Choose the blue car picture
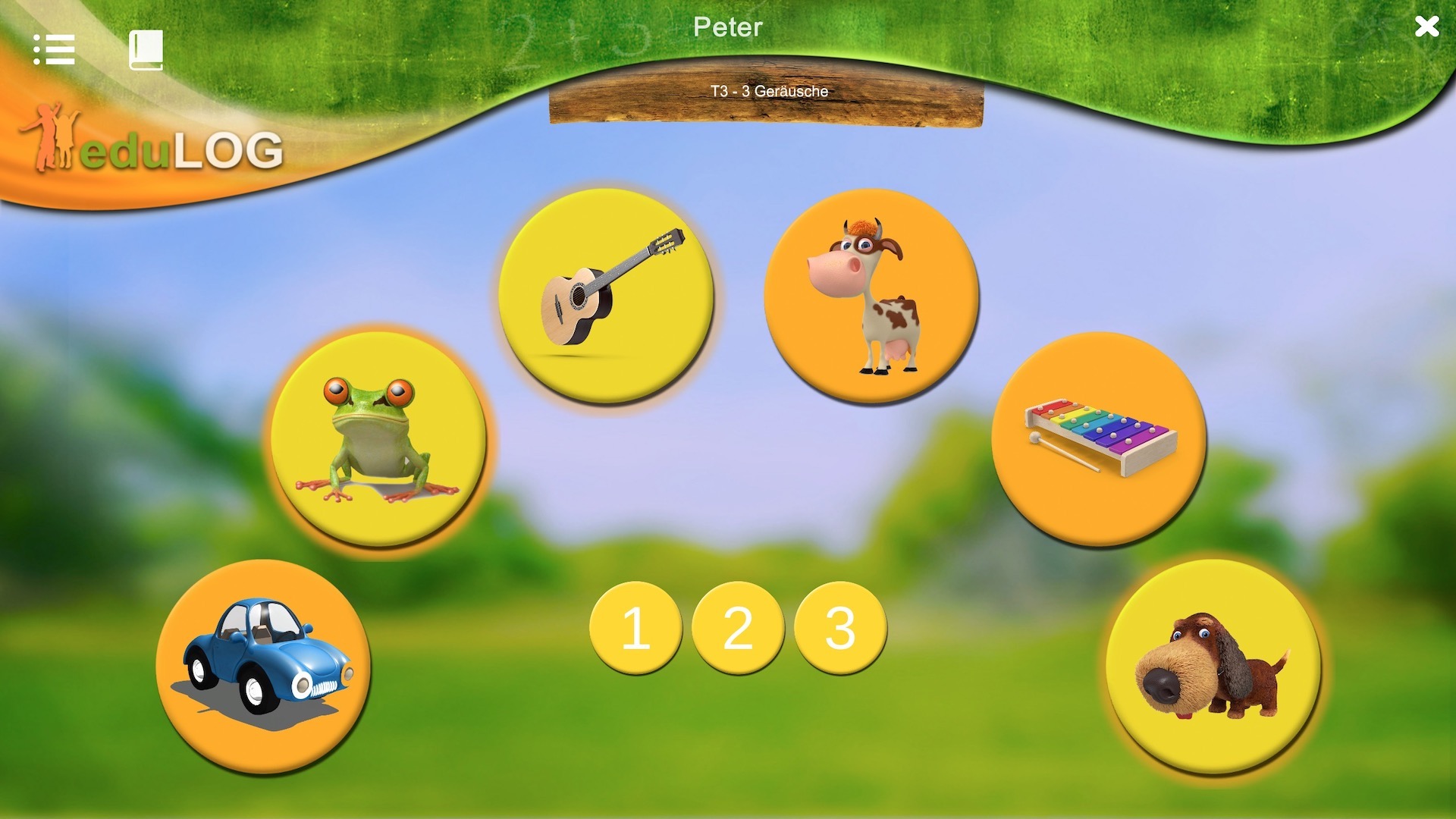This screenshot has width=1456, height=819. click(263, 666)
